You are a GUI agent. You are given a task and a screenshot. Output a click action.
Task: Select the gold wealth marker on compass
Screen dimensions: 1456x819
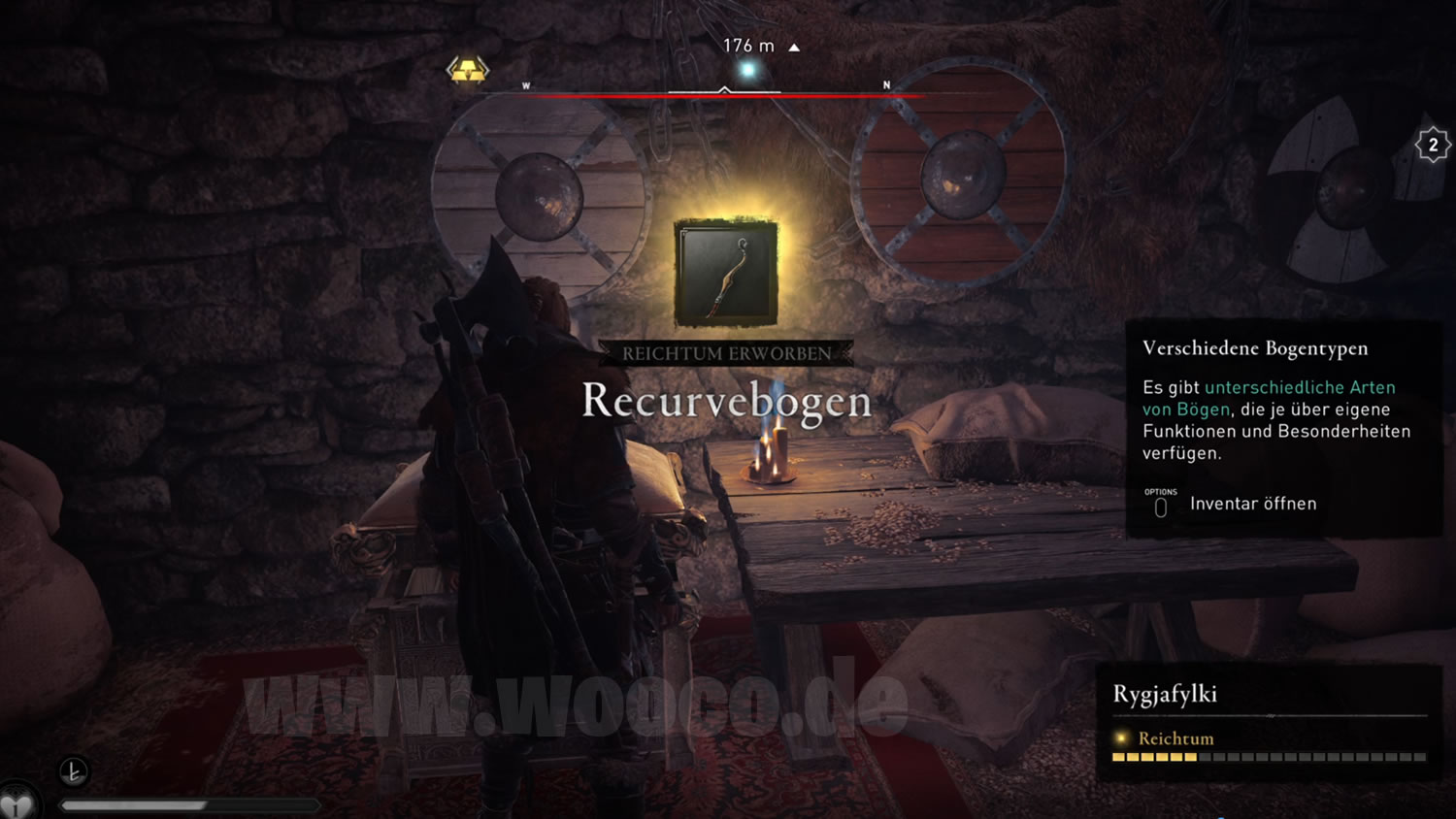point(468,70)
